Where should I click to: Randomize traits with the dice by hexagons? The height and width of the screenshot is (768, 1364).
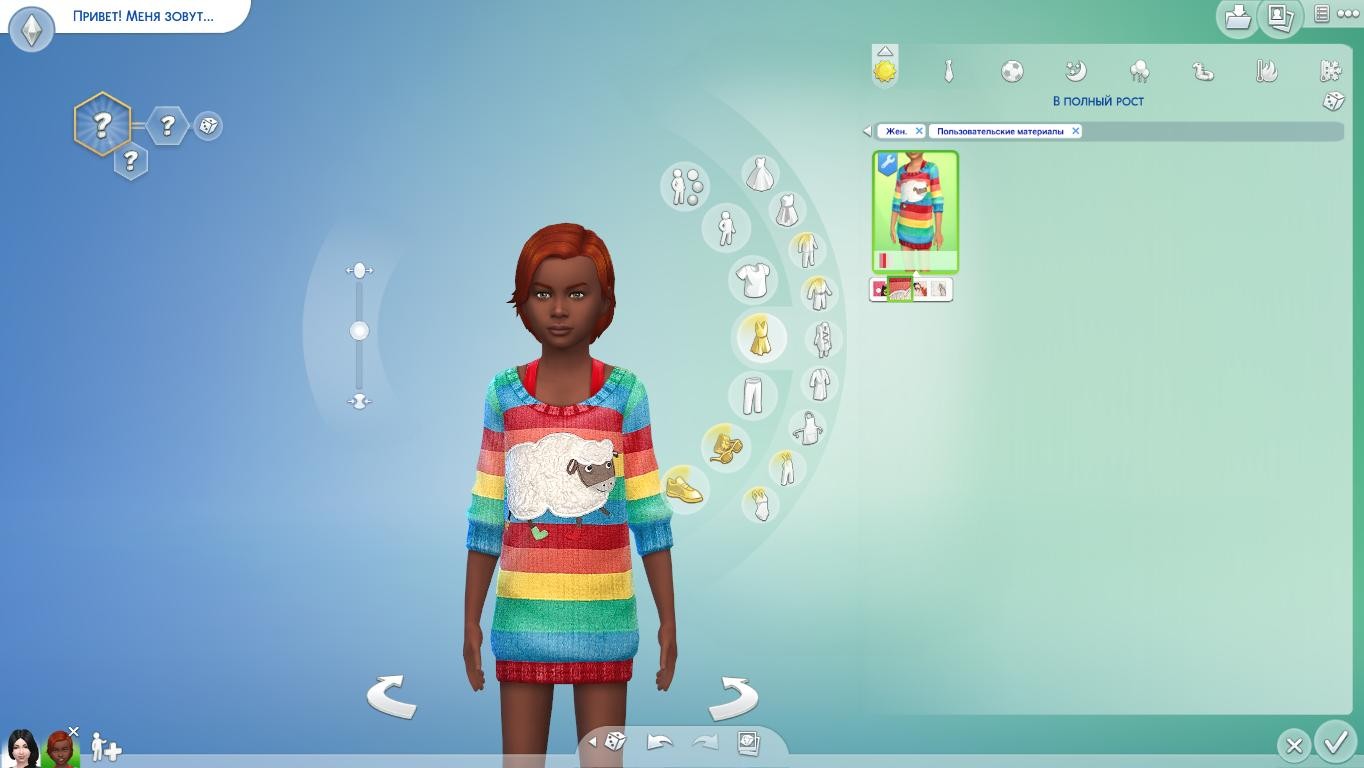point(208,126)
